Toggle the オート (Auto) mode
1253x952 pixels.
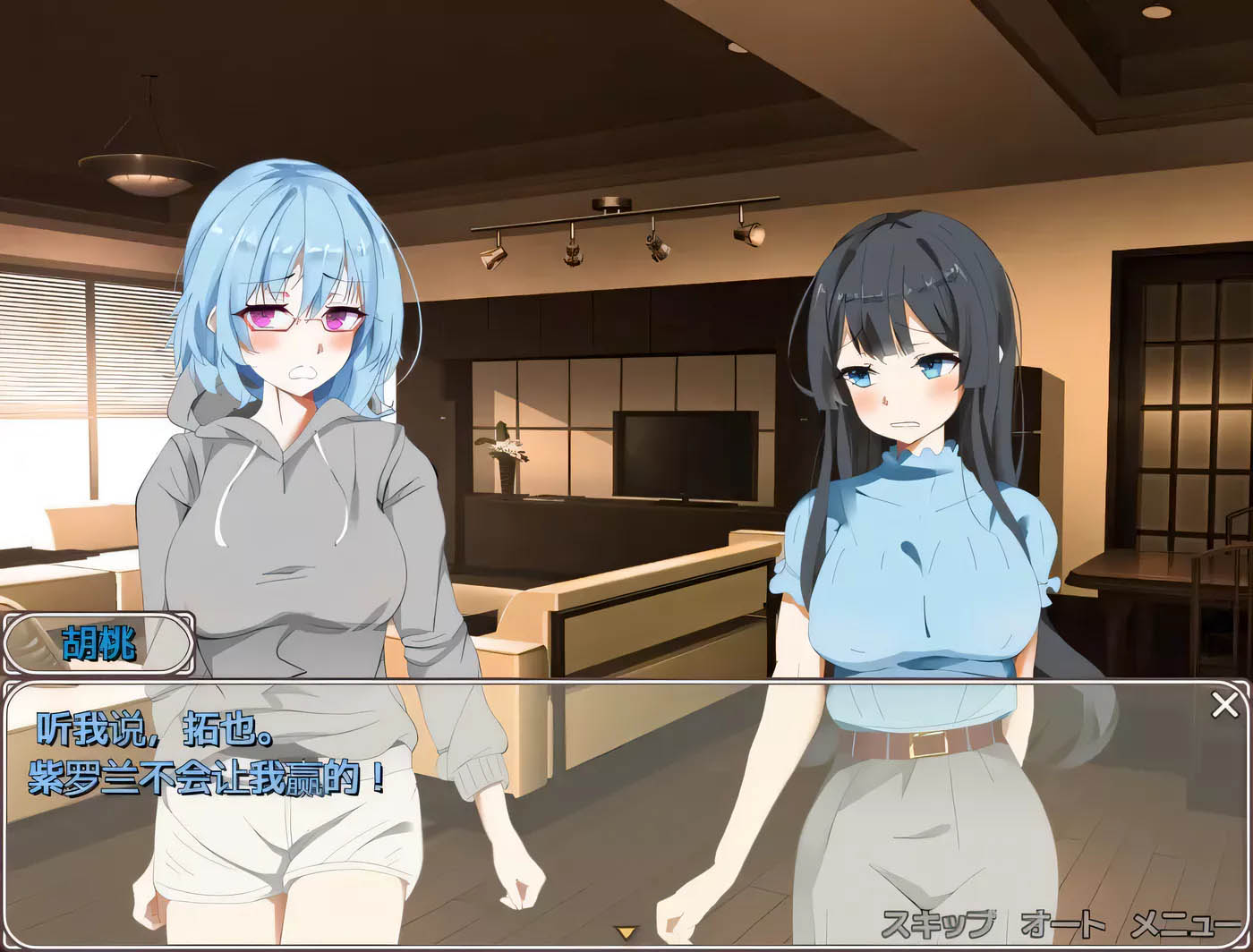1062,922
